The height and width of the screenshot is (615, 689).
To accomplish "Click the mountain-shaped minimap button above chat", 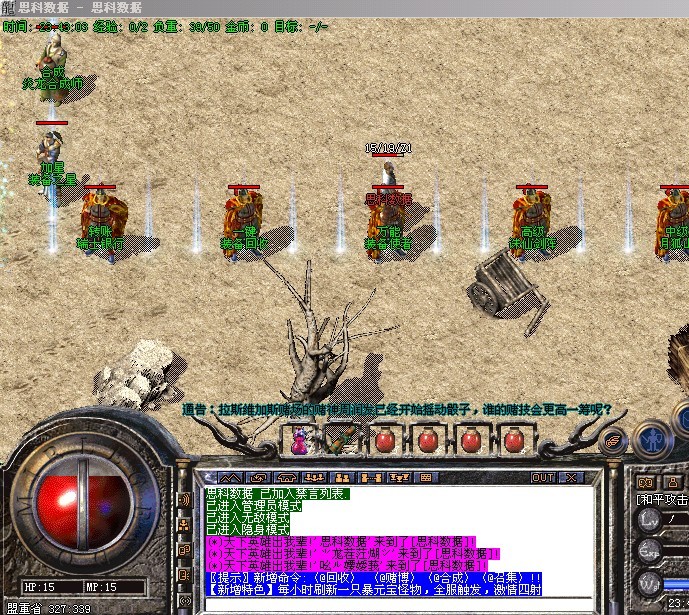I will pos(230,477).
